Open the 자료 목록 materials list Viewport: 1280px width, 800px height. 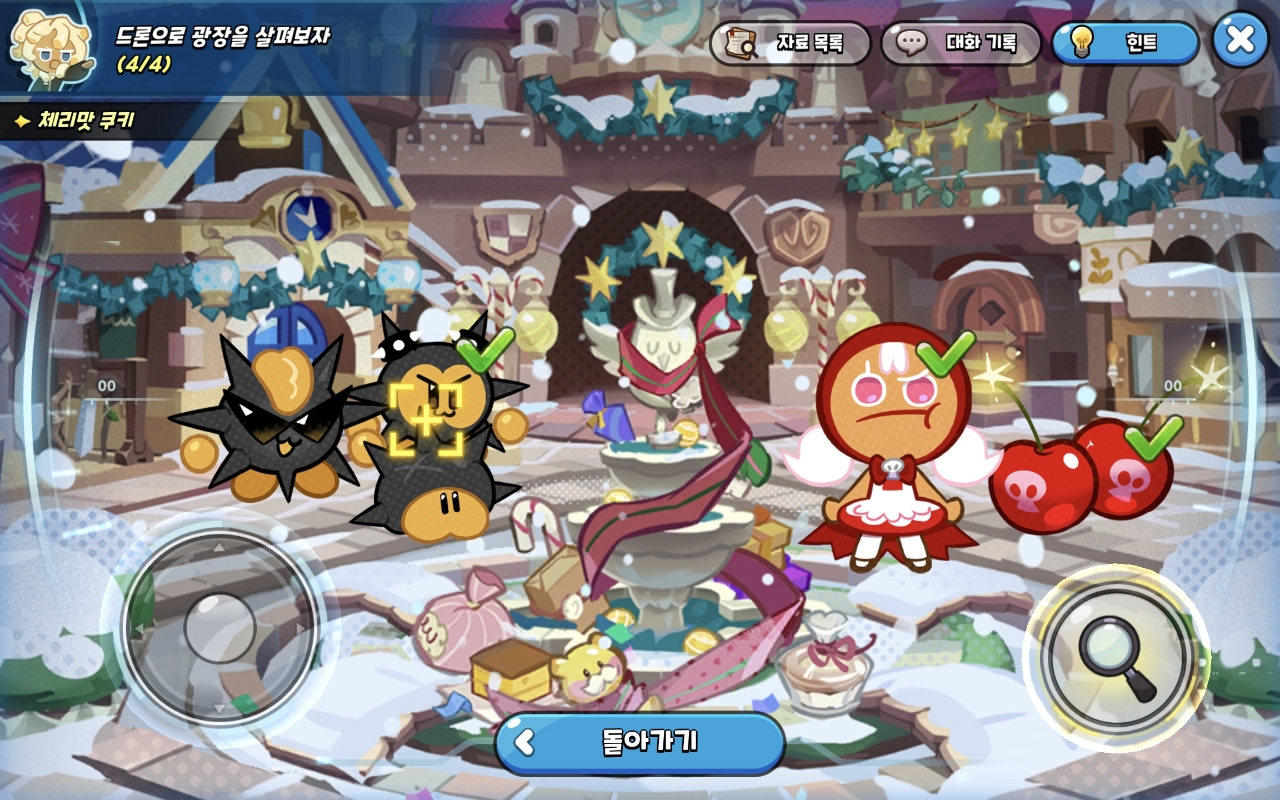(x=789, y=43)
